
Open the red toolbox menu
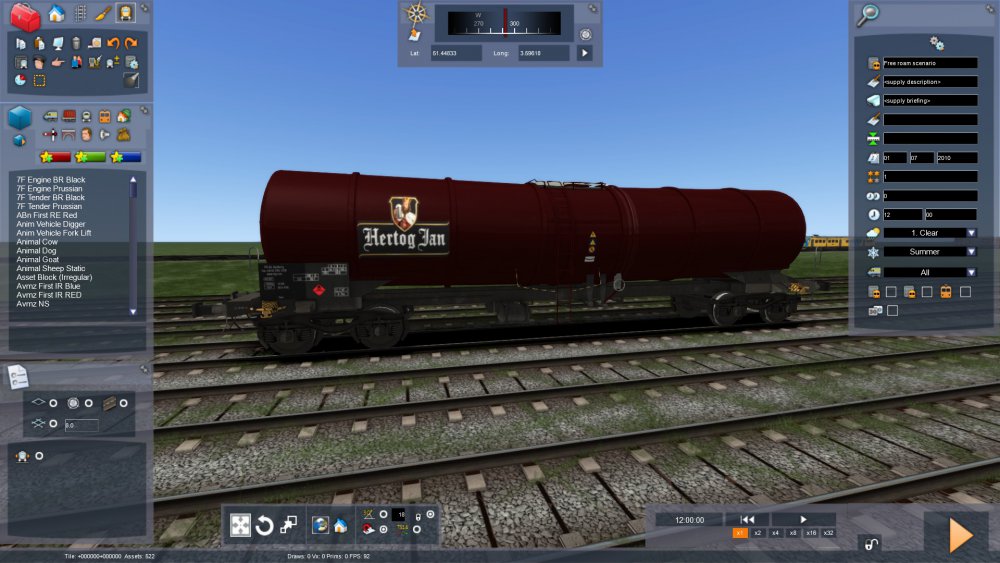point(24,15)
